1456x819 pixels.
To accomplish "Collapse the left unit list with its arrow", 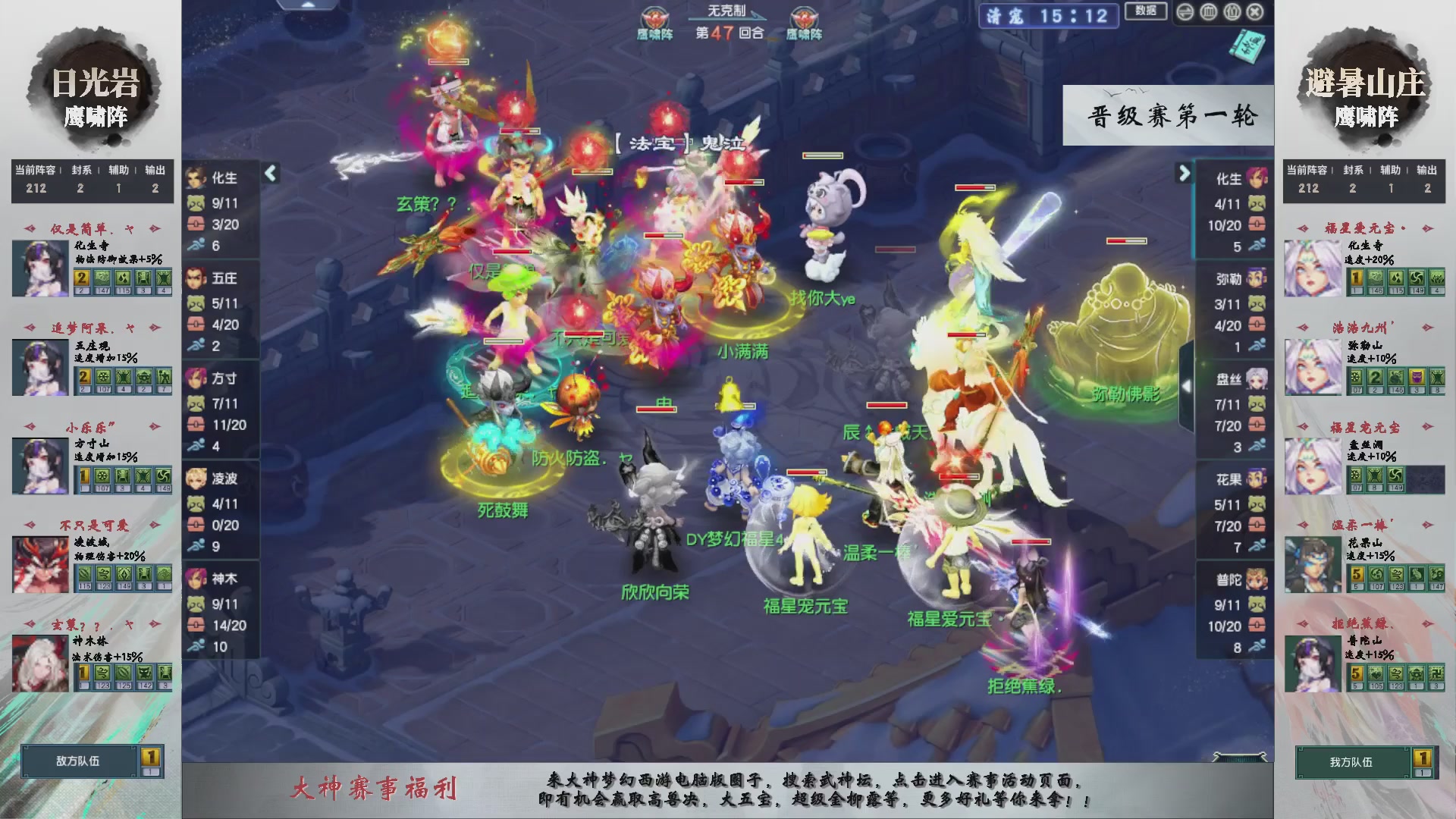I will point(269,173).
